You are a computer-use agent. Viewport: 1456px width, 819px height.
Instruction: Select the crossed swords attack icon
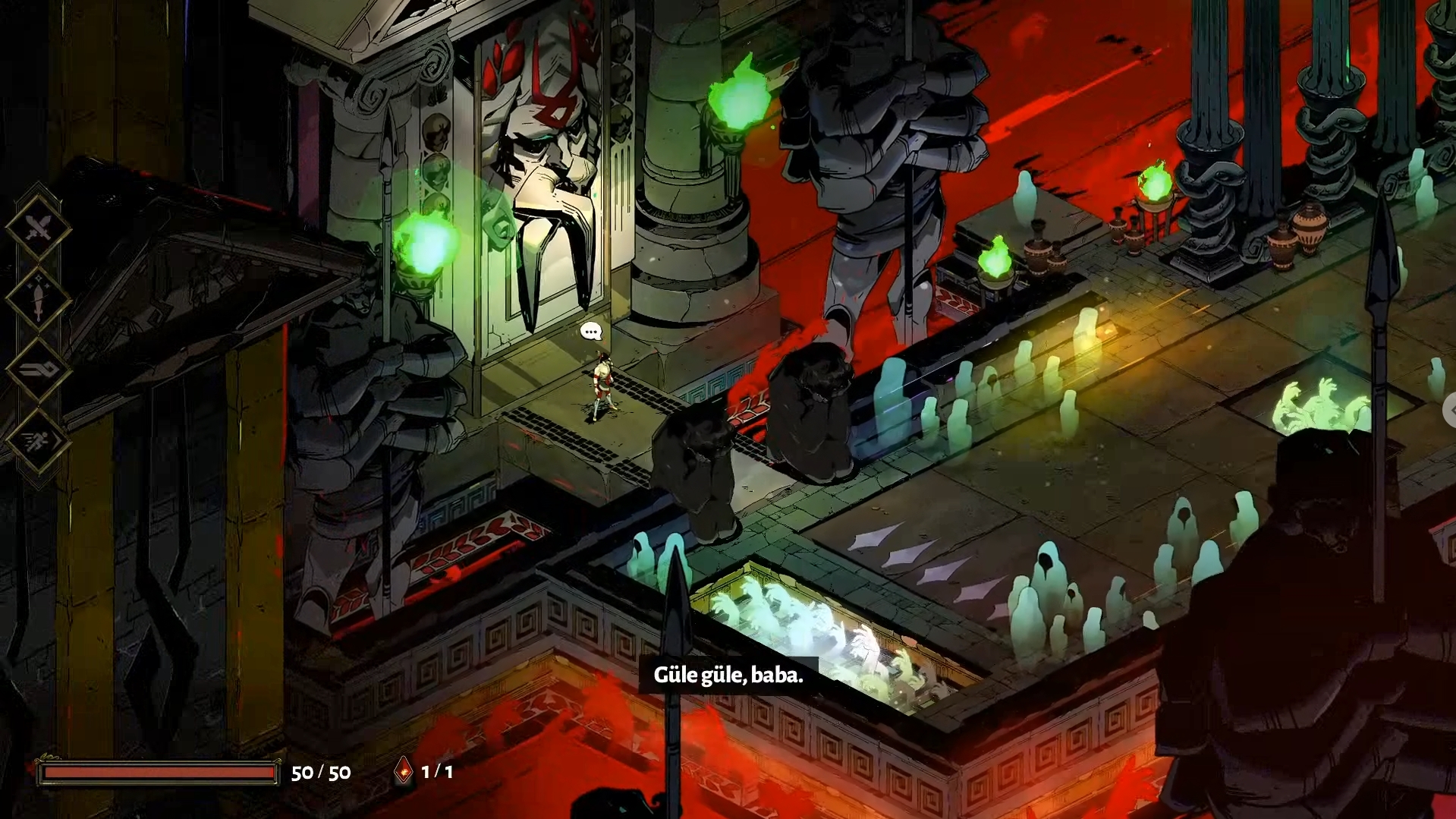click(38, 226)
